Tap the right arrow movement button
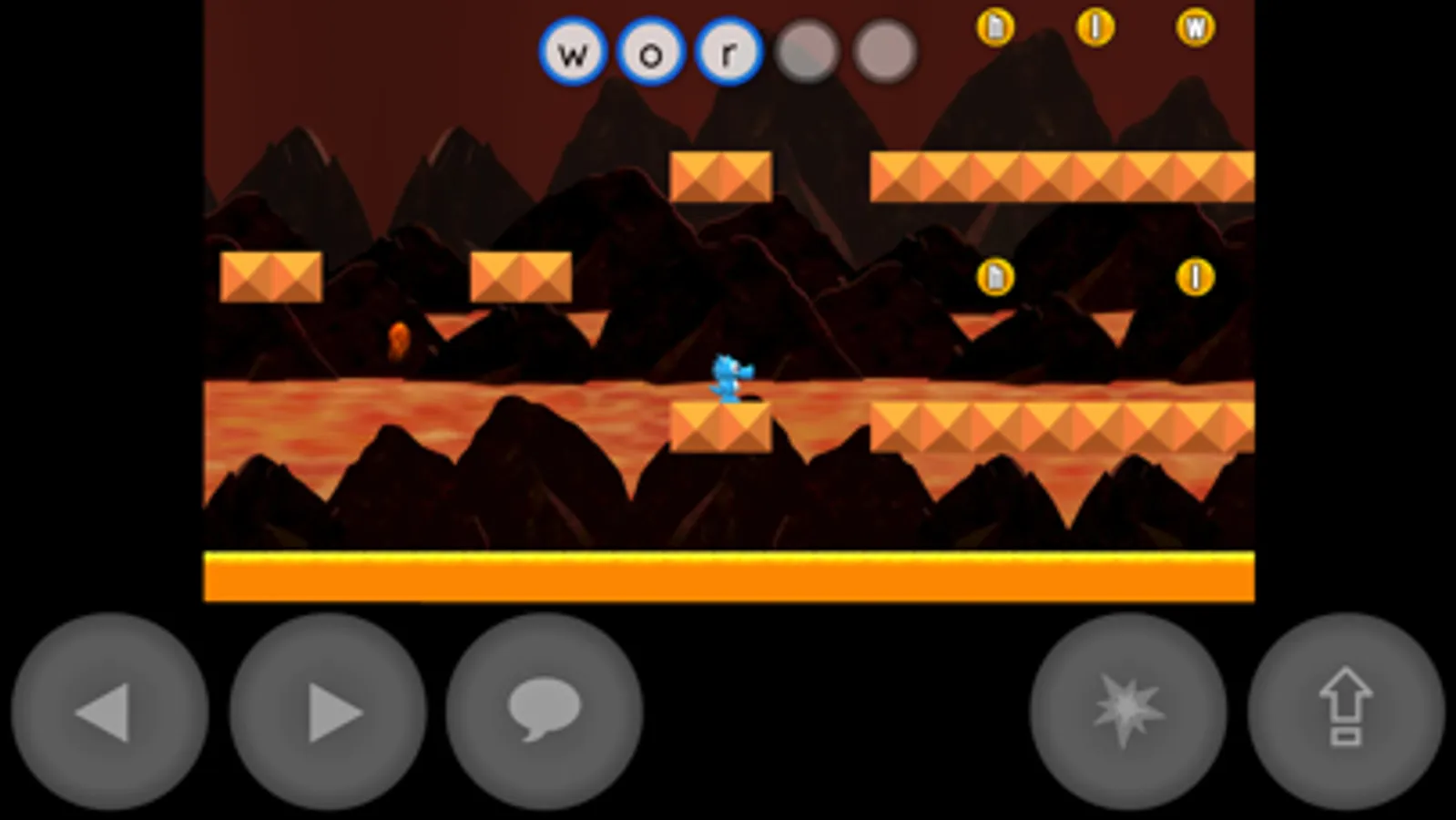 click(x=326, y=713)
